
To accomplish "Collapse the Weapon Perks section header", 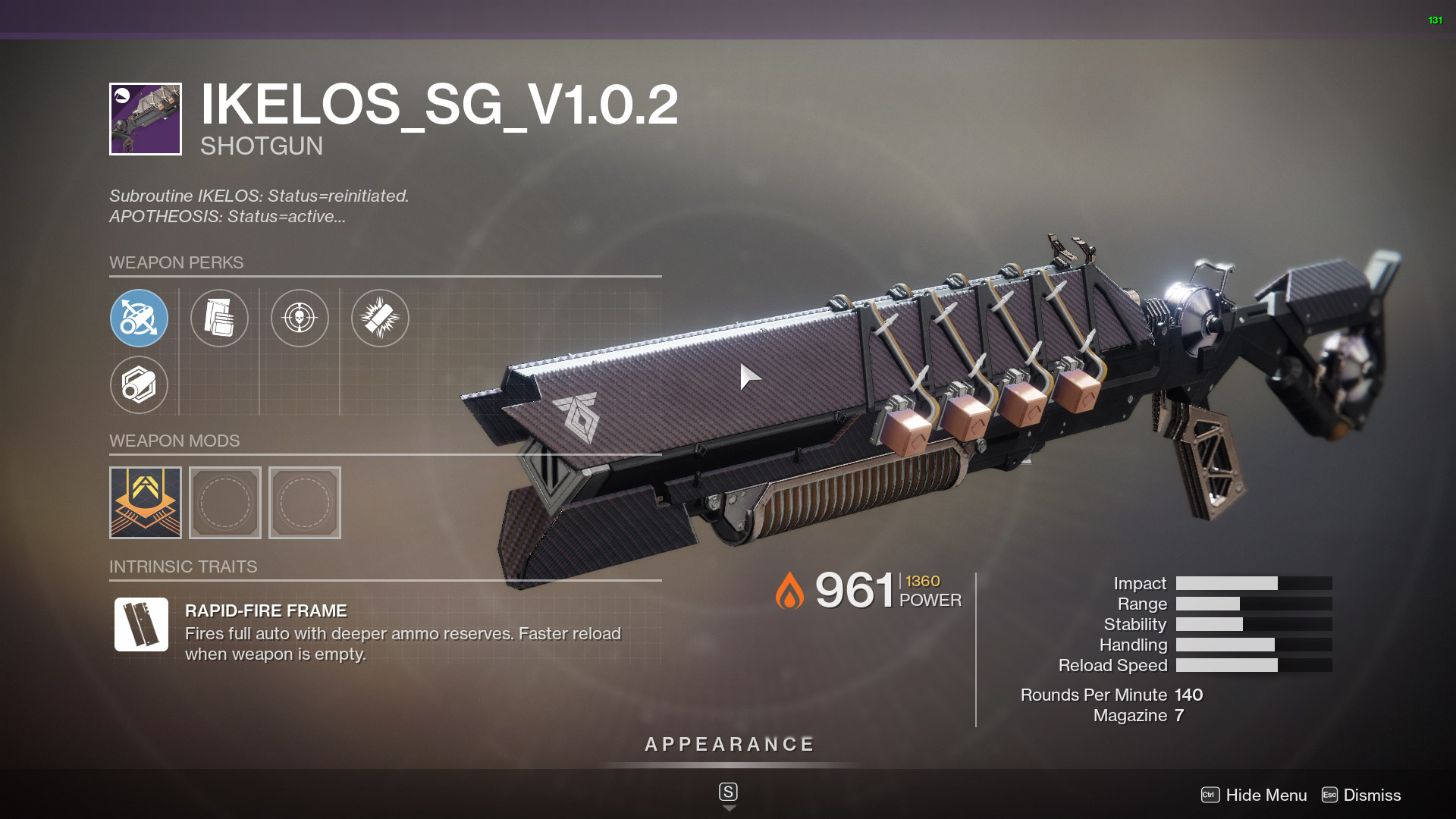I will (x=177, y=263).
